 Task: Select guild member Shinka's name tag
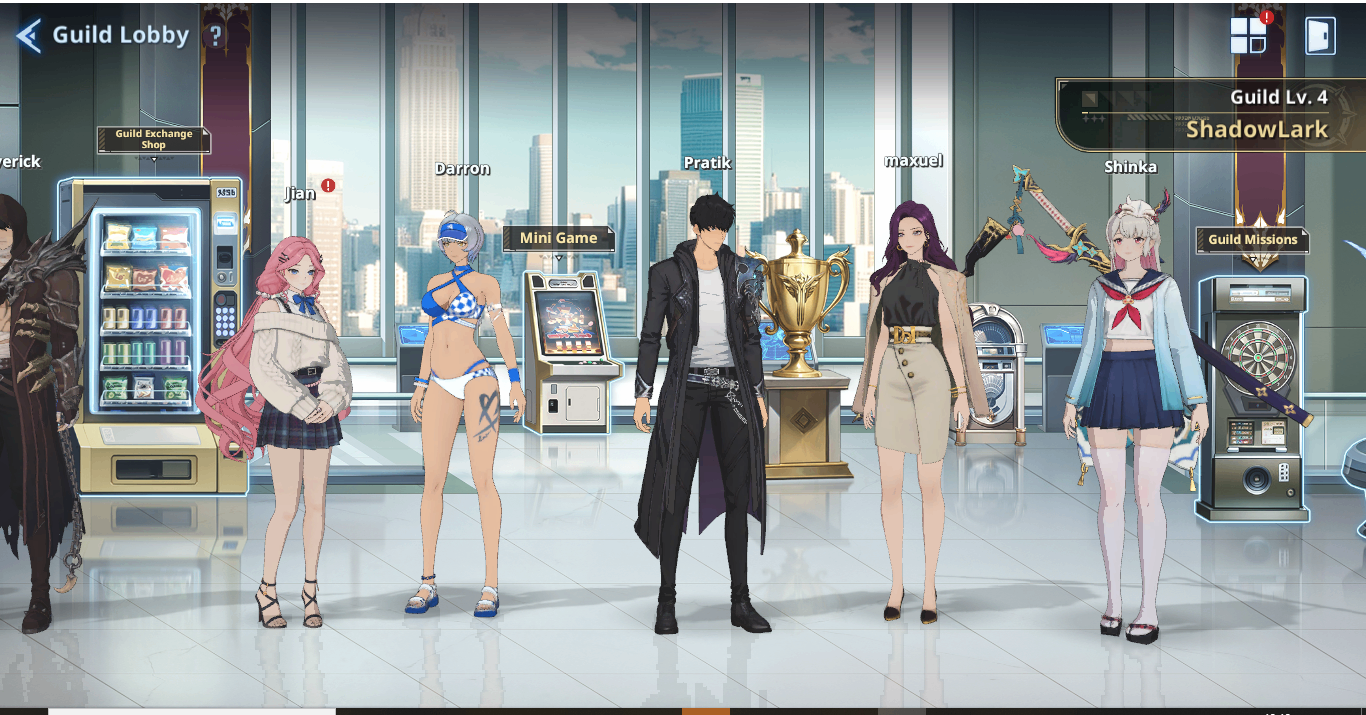tap(1130, 167)
